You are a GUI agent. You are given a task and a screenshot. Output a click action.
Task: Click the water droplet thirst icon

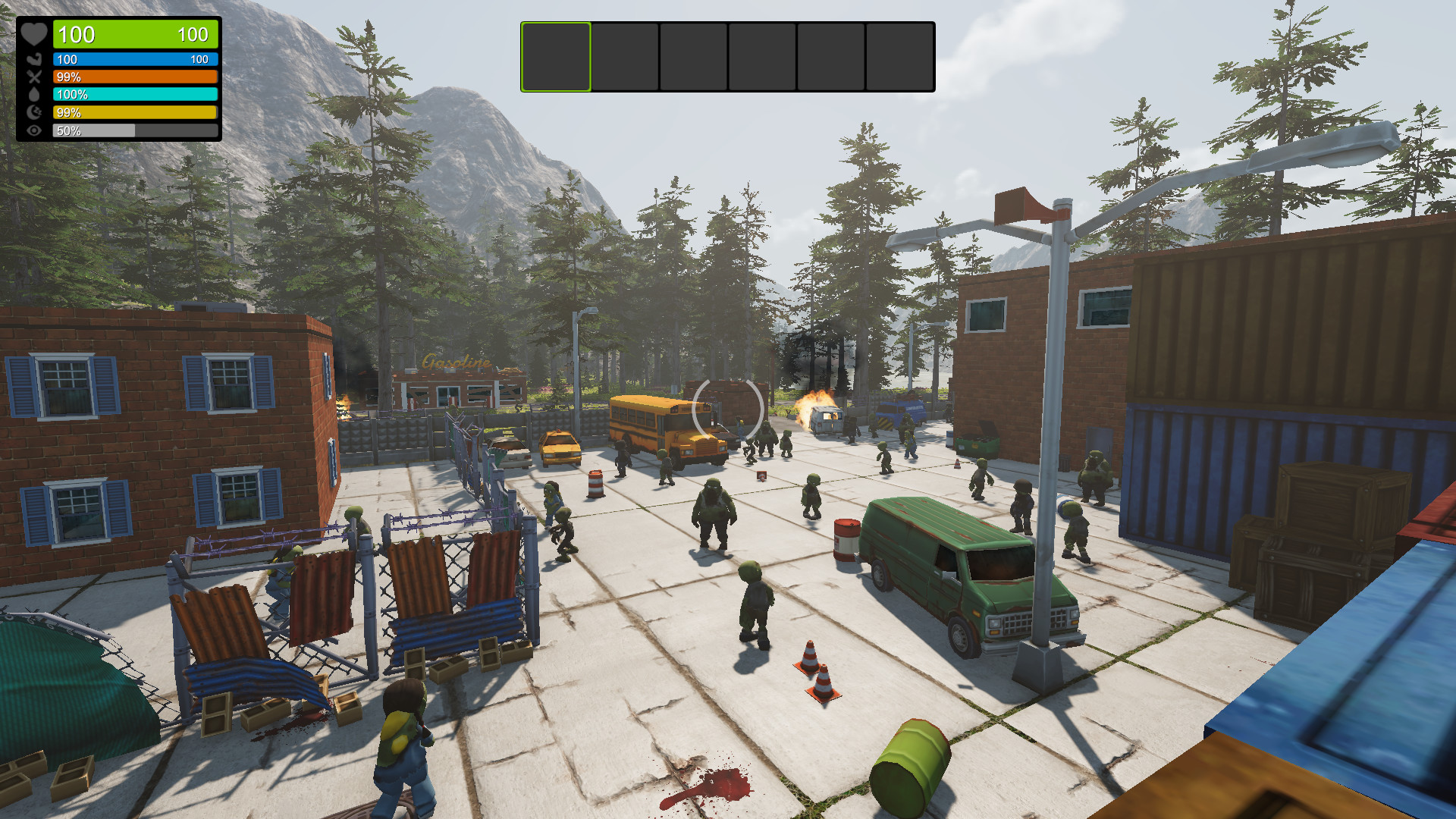tap(33, 94)
